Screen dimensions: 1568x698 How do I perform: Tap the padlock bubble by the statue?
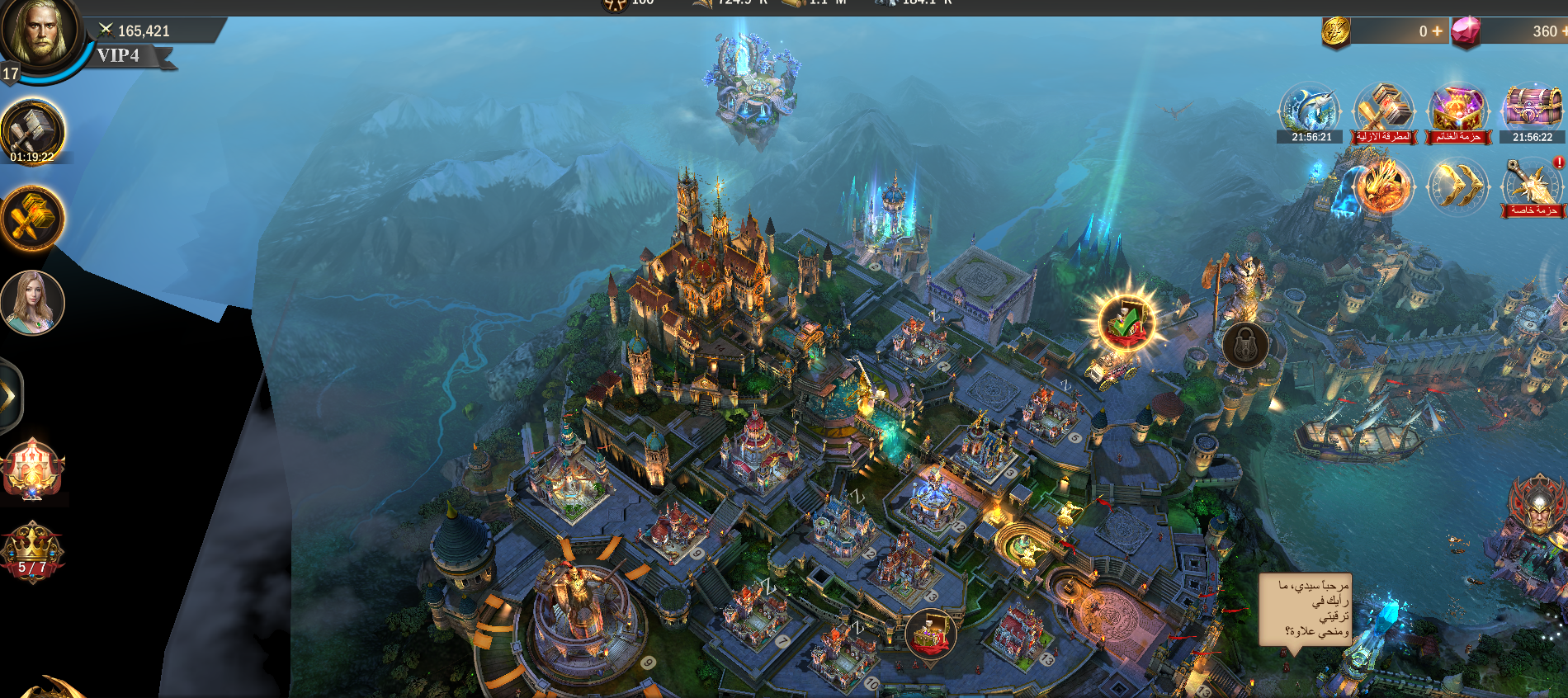click(x=1244, y=344)
